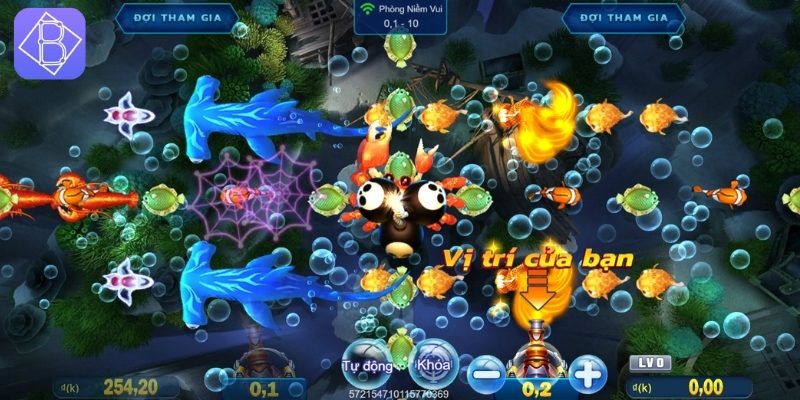The width and height of the screenshot is (800, 400).
Task: Activate the Khóa target lock button
Action: point(433,364)
